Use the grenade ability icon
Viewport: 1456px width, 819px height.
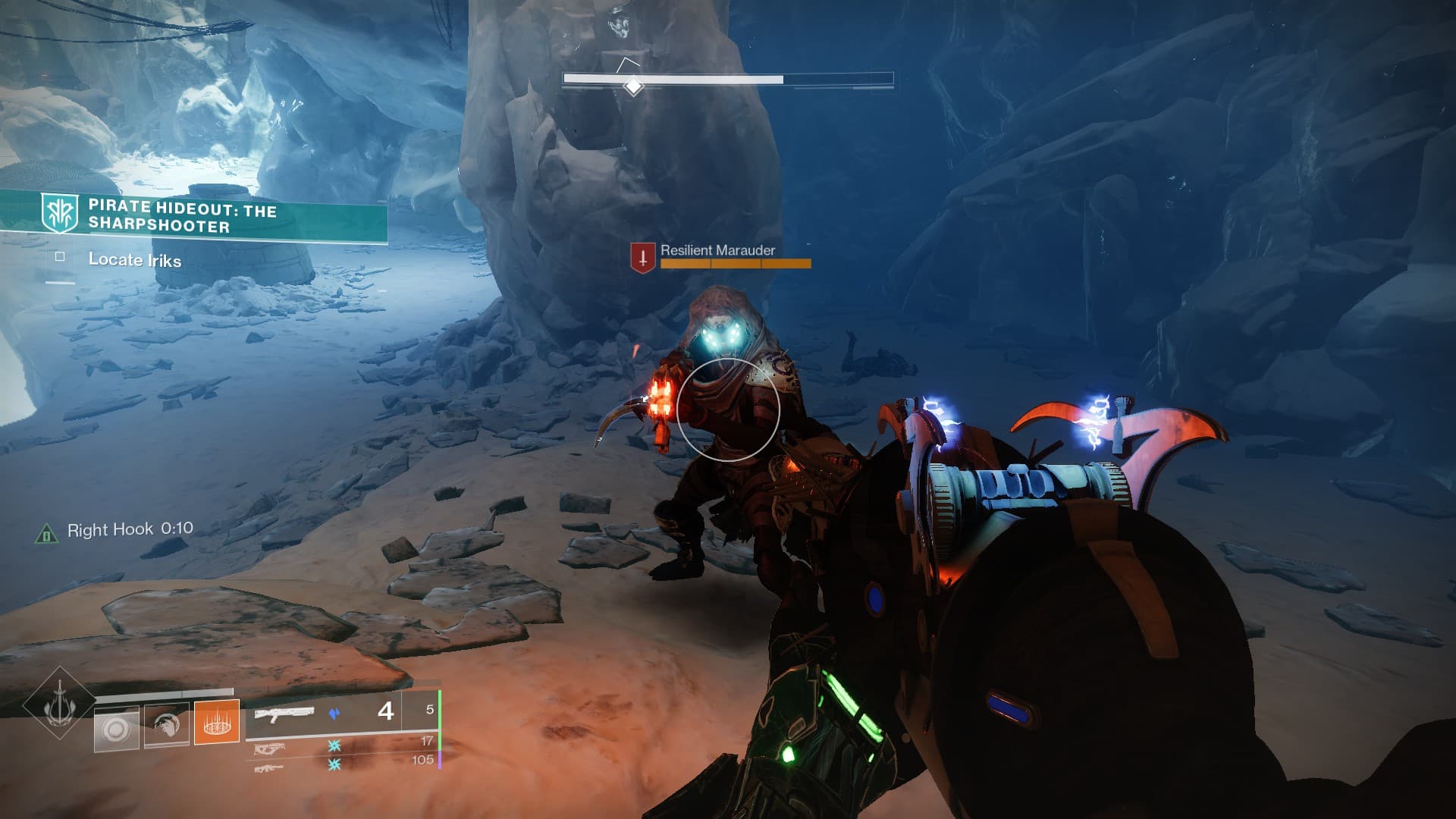pyautogui.click(x=116, y=730)
